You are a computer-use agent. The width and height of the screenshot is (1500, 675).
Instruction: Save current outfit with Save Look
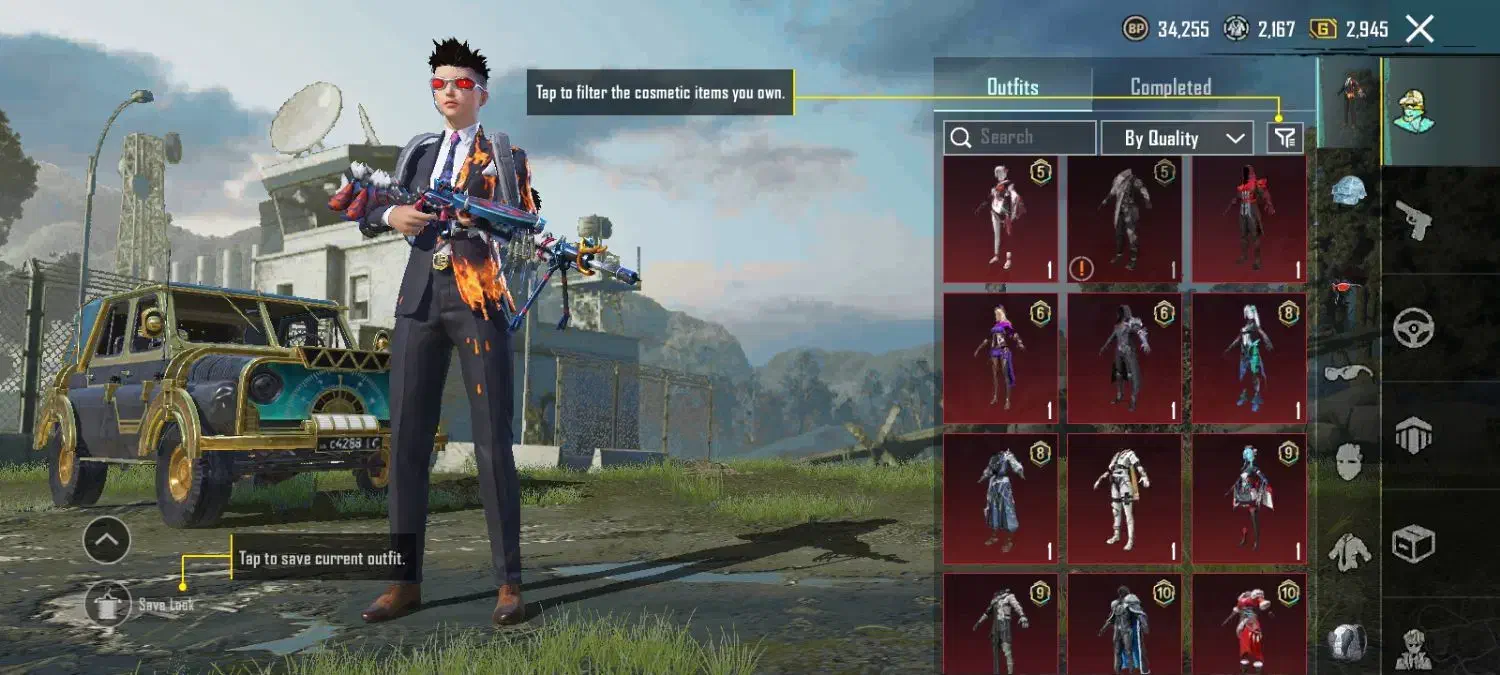point(109,604)
